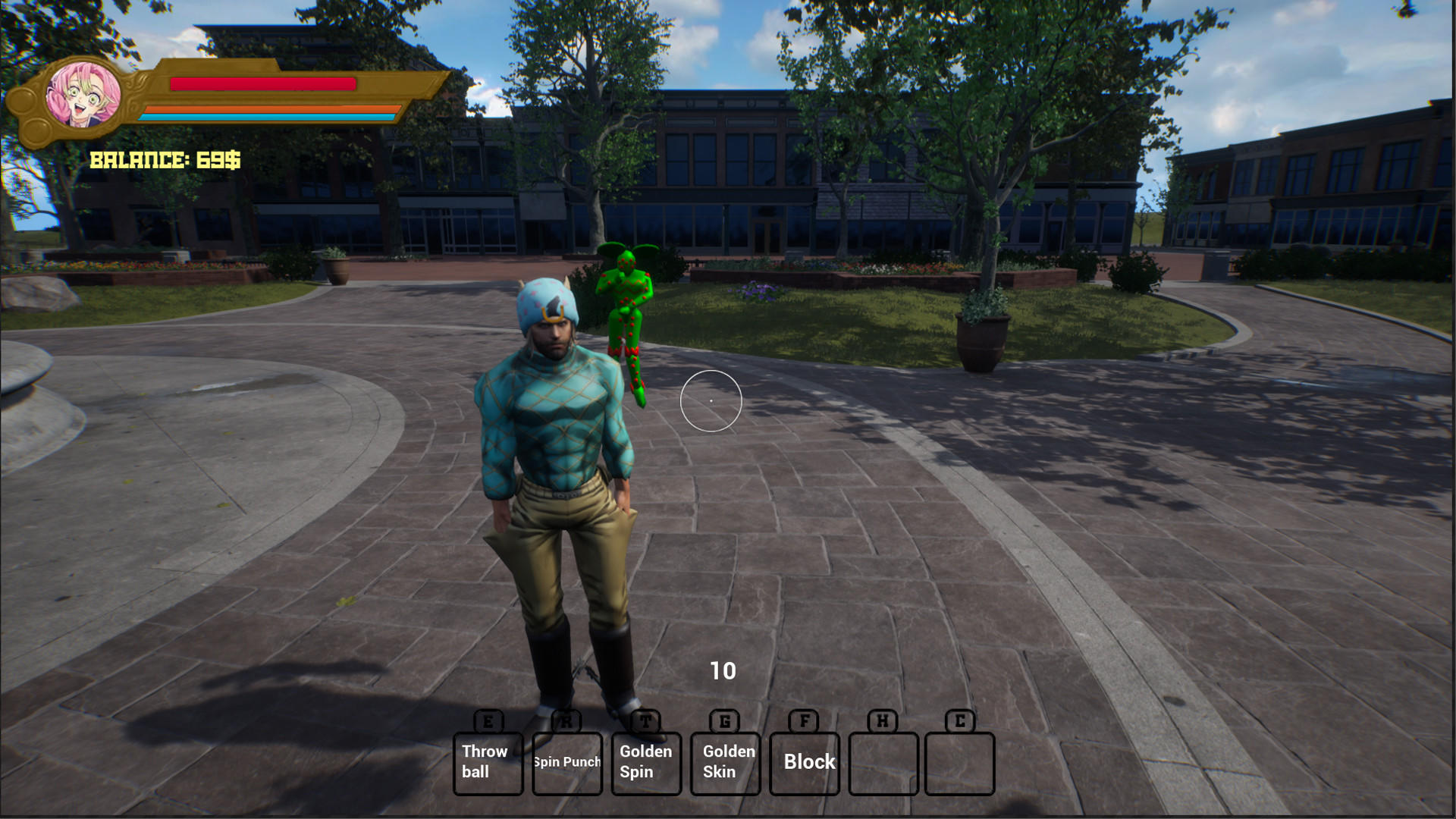Image resolution: width=1456 pixels, height=819 pixels.
Task: Click the empty H ability slot
Action: click(884, 761)
